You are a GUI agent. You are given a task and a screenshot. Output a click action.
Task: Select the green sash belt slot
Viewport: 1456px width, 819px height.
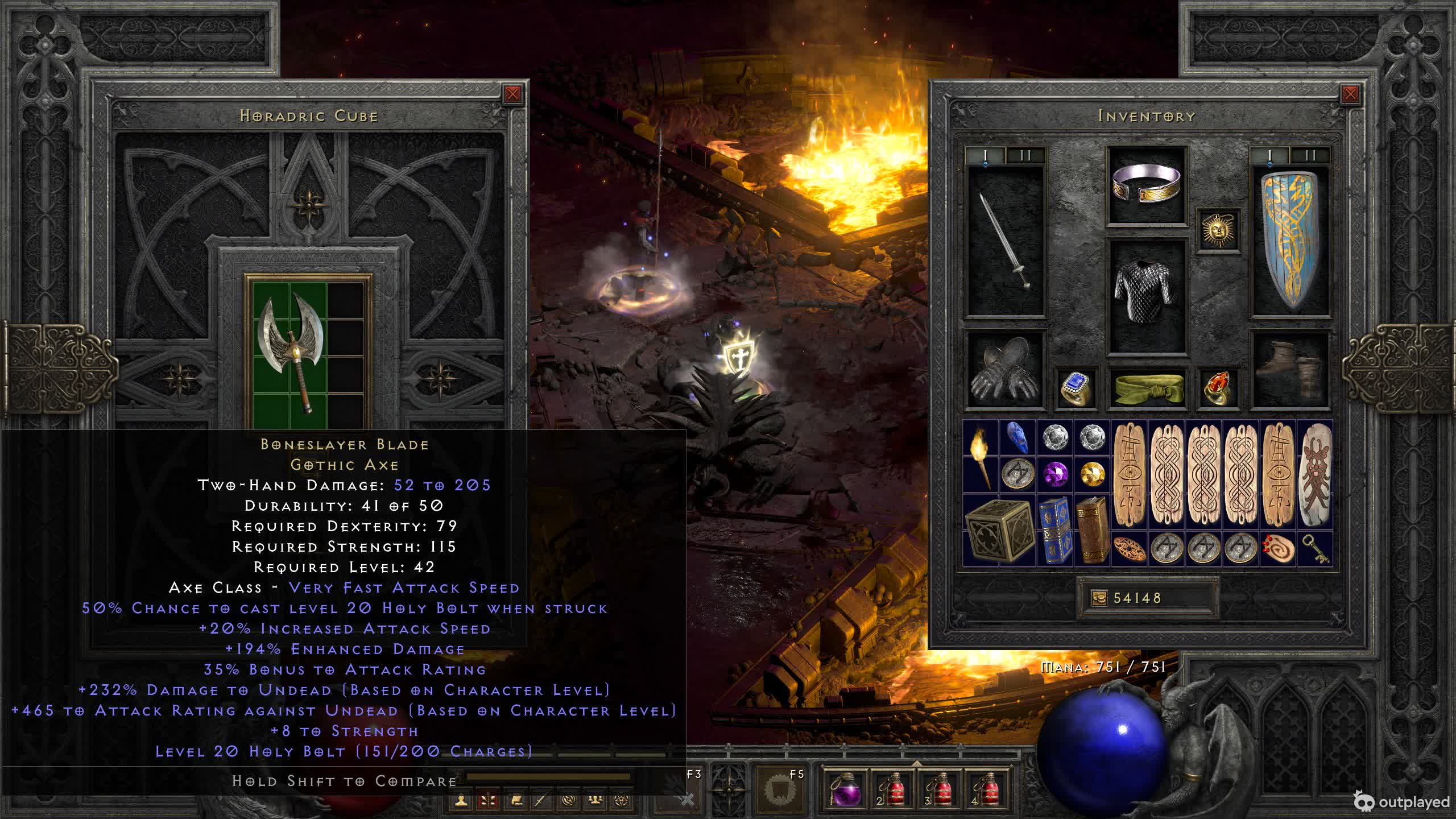1147,388
